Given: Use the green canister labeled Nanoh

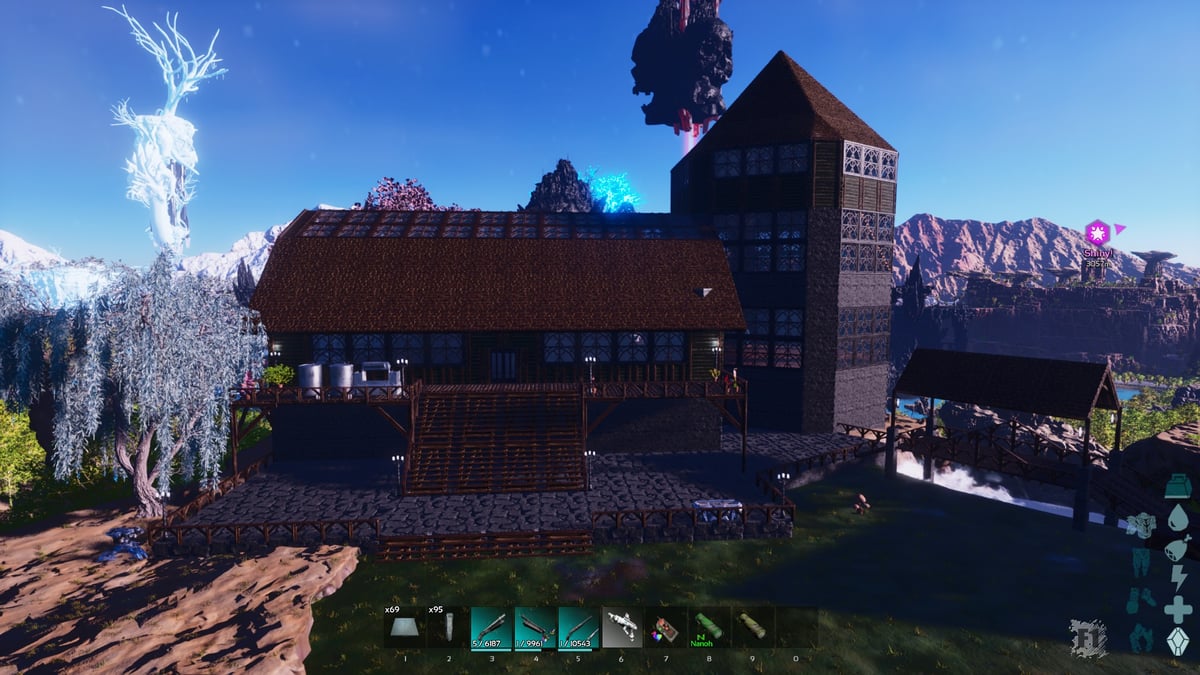Looking at the screenshot, I should tap(709, 628).
